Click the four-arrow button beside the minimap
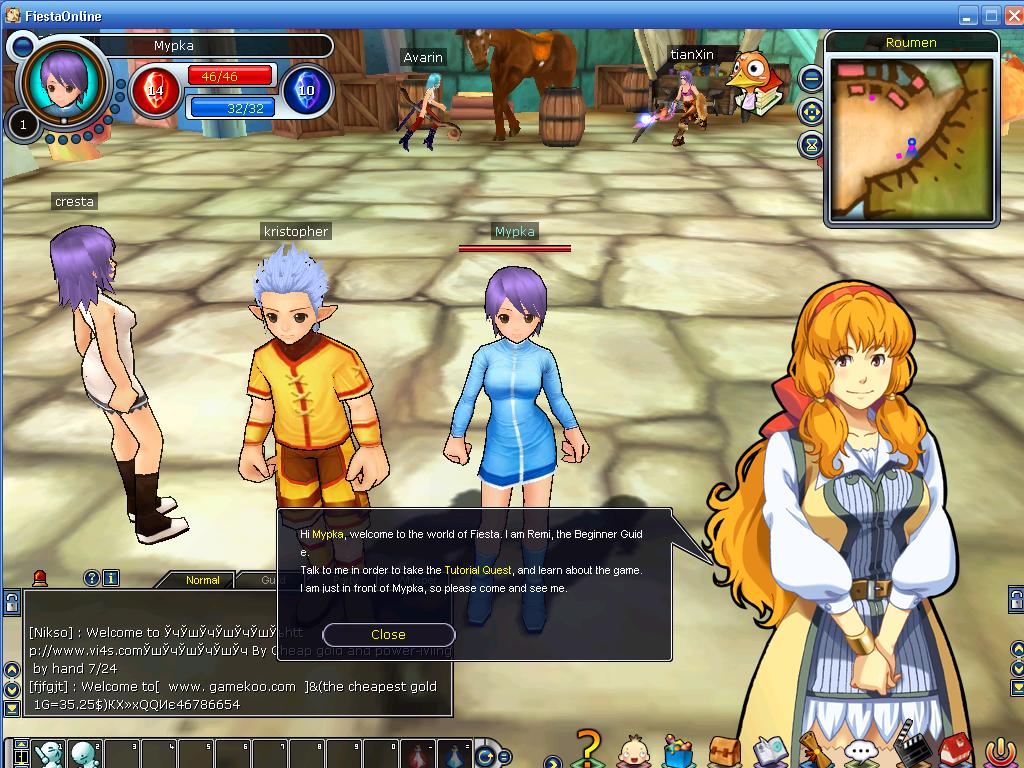1024x768 pixels. [811, 111]
